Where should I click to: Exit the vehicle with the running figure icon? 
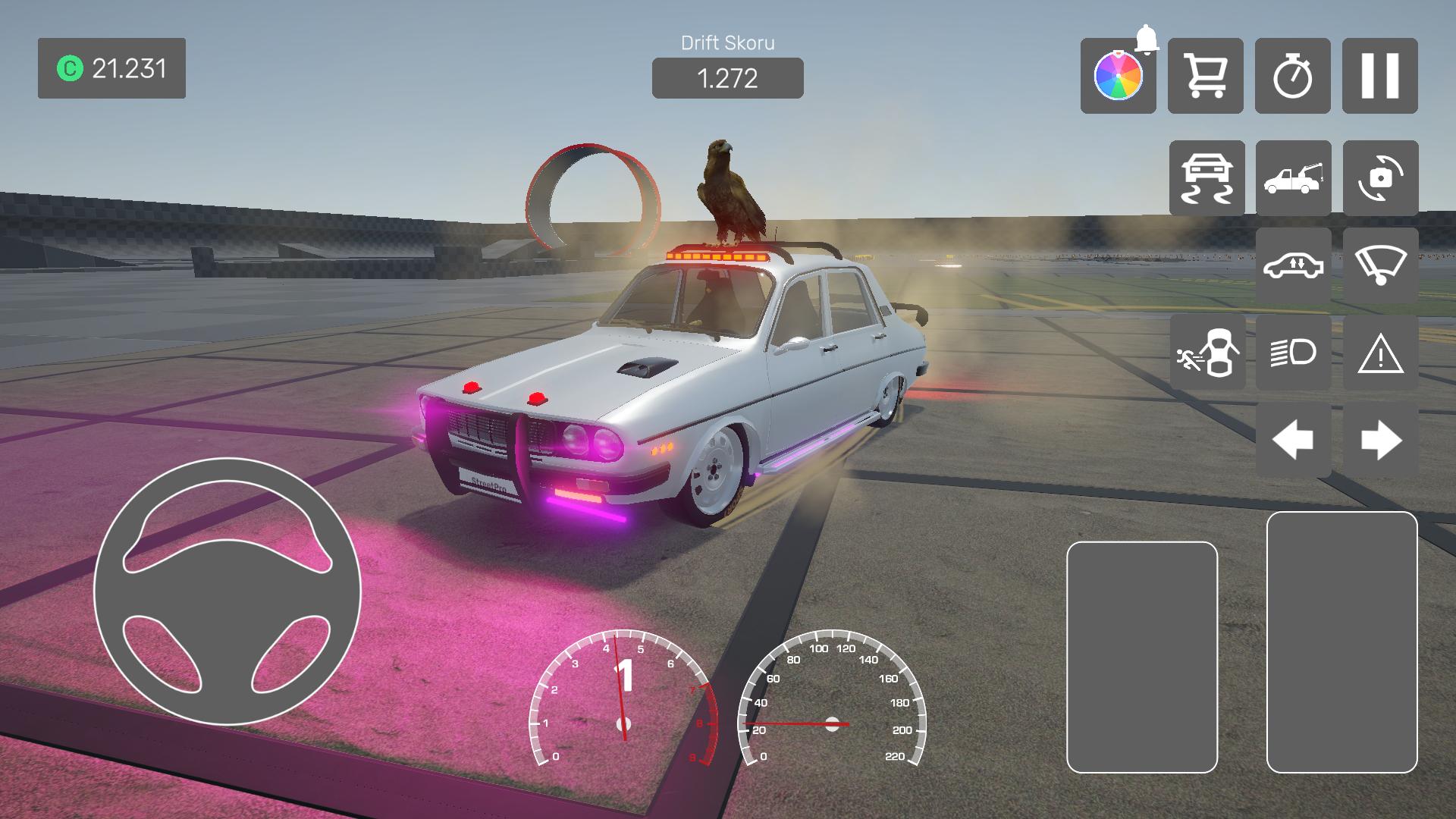coord(1207,353)
